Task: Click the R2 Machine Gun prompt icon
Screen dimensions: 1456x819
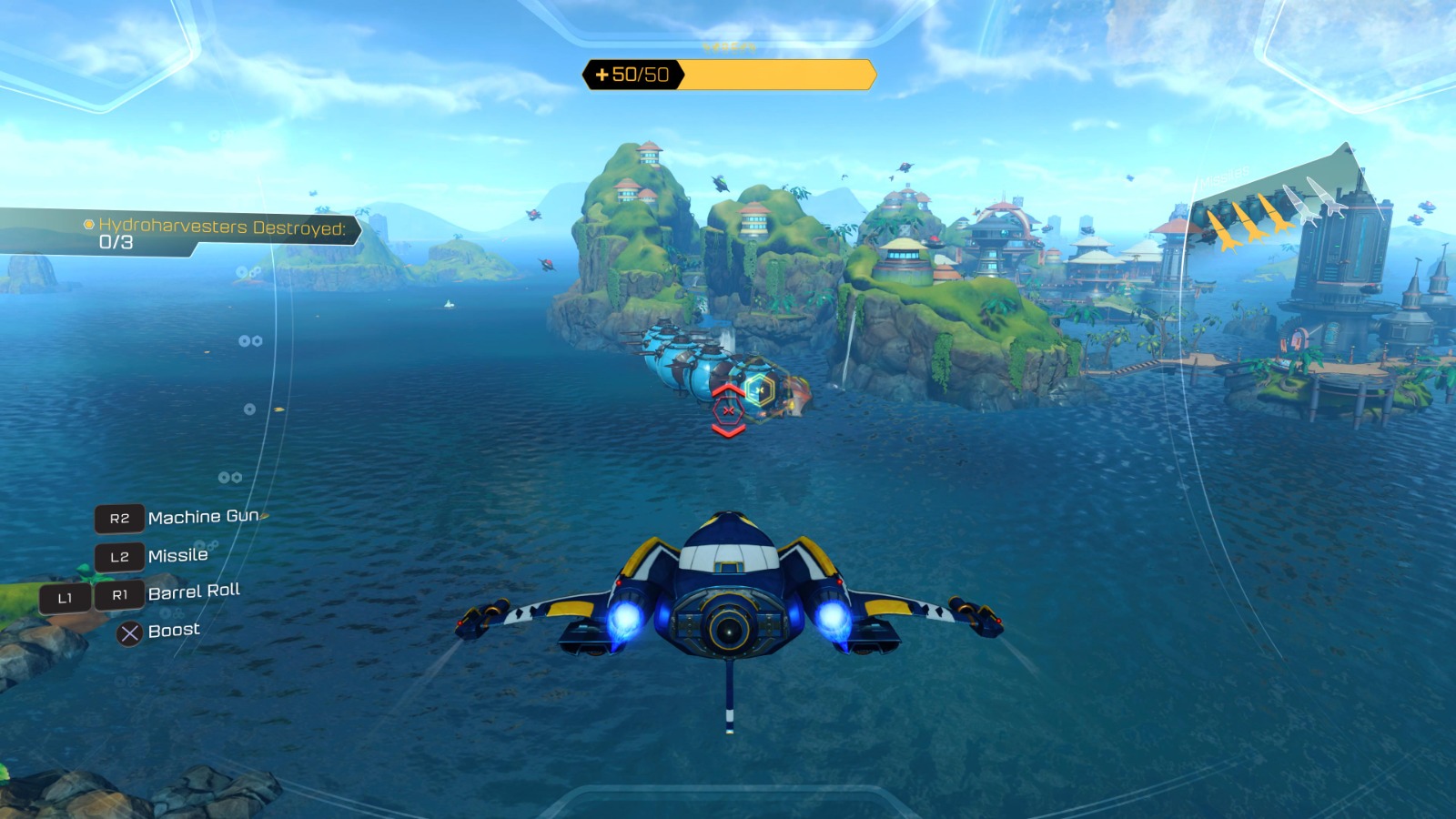Action: tap(119, 519)
